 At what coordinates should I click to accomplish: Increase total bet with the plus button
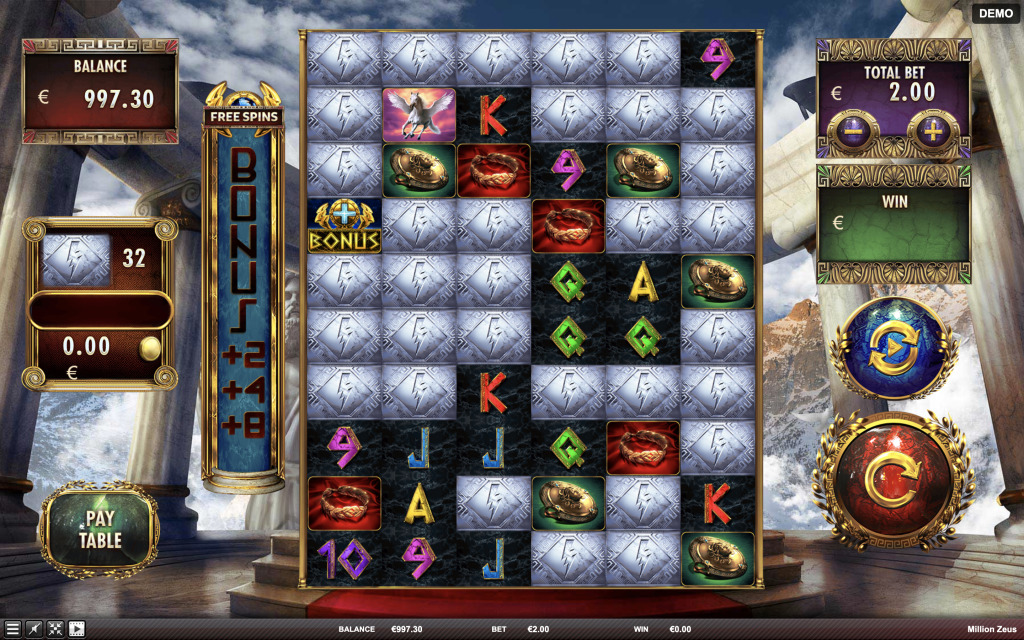(932, 133)
